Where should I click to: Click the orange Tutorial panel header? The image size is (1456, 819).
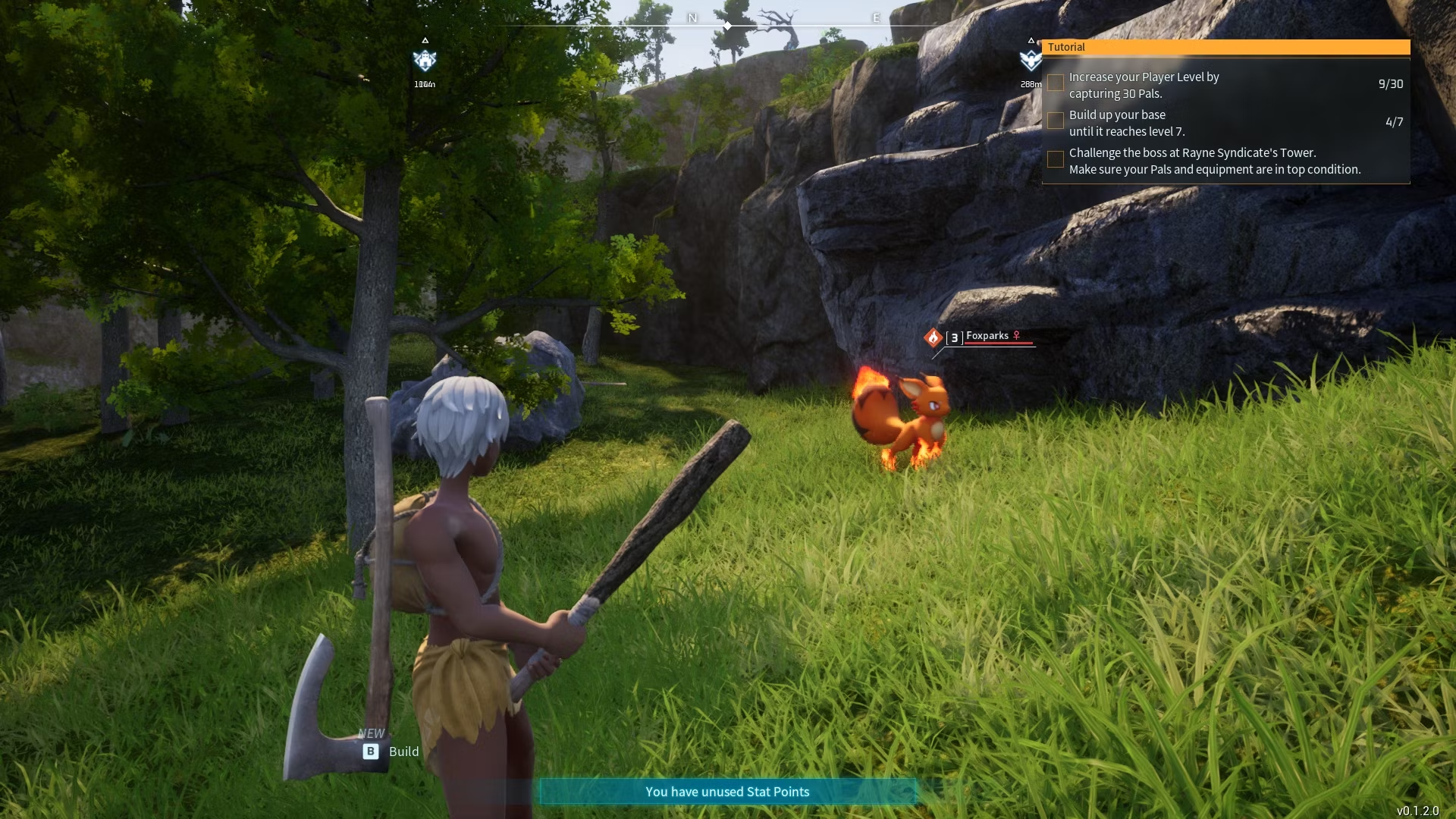(x=1225, y=47)
